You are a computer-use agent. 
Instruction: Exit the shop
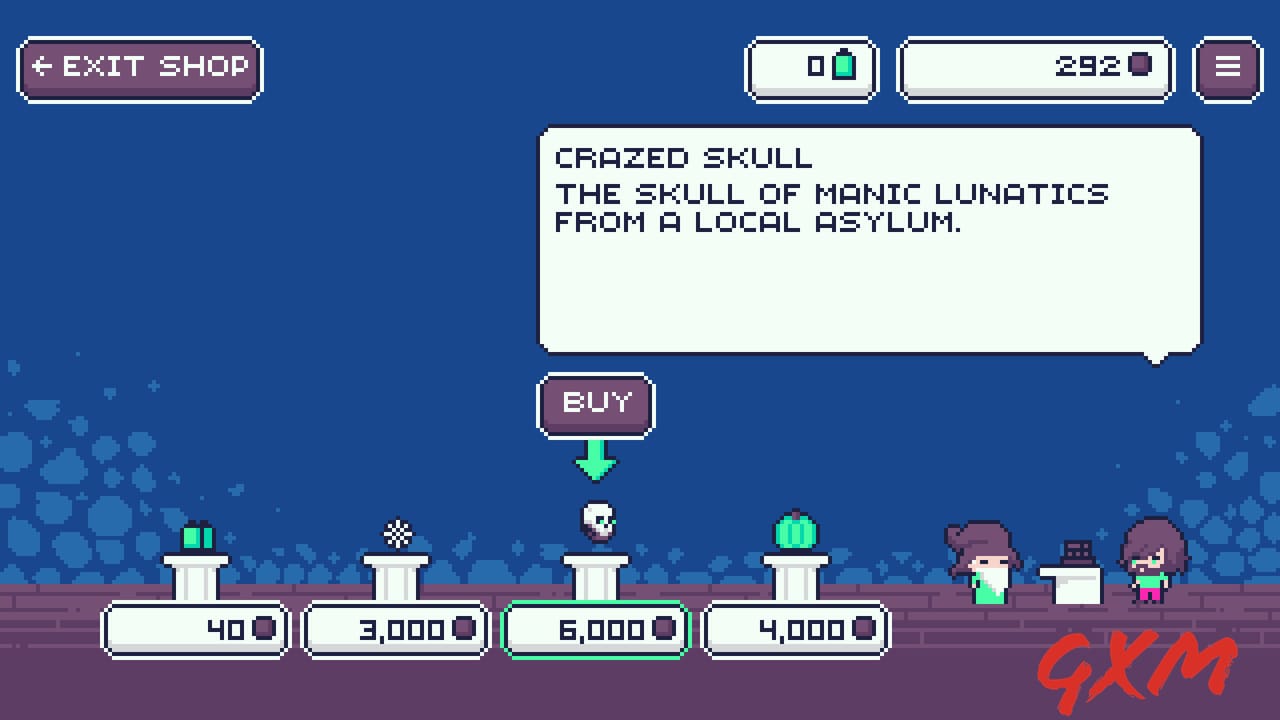click(x=139, y=67)
